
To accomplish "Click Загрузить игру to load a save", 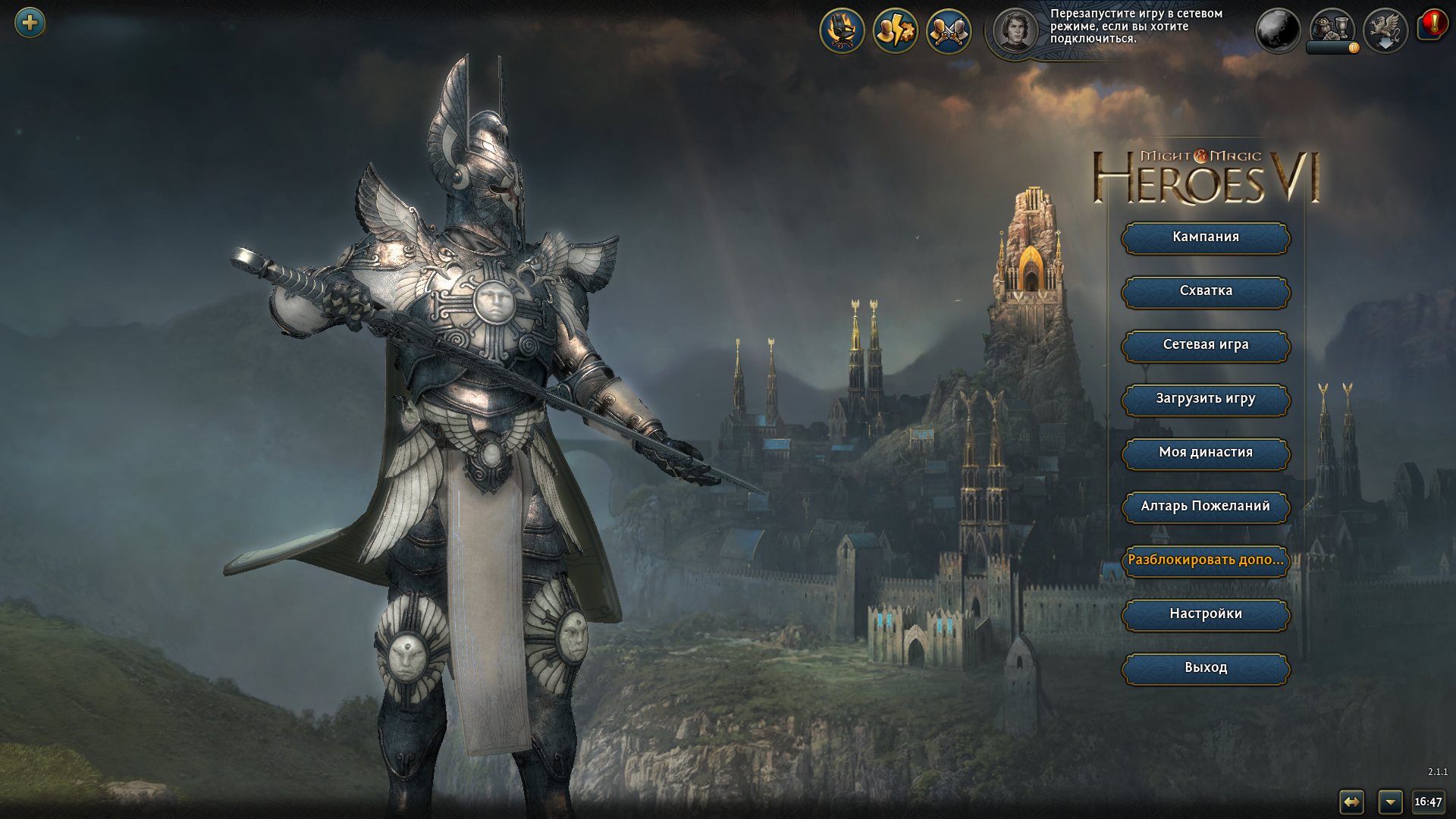I will click(1205, 399).
